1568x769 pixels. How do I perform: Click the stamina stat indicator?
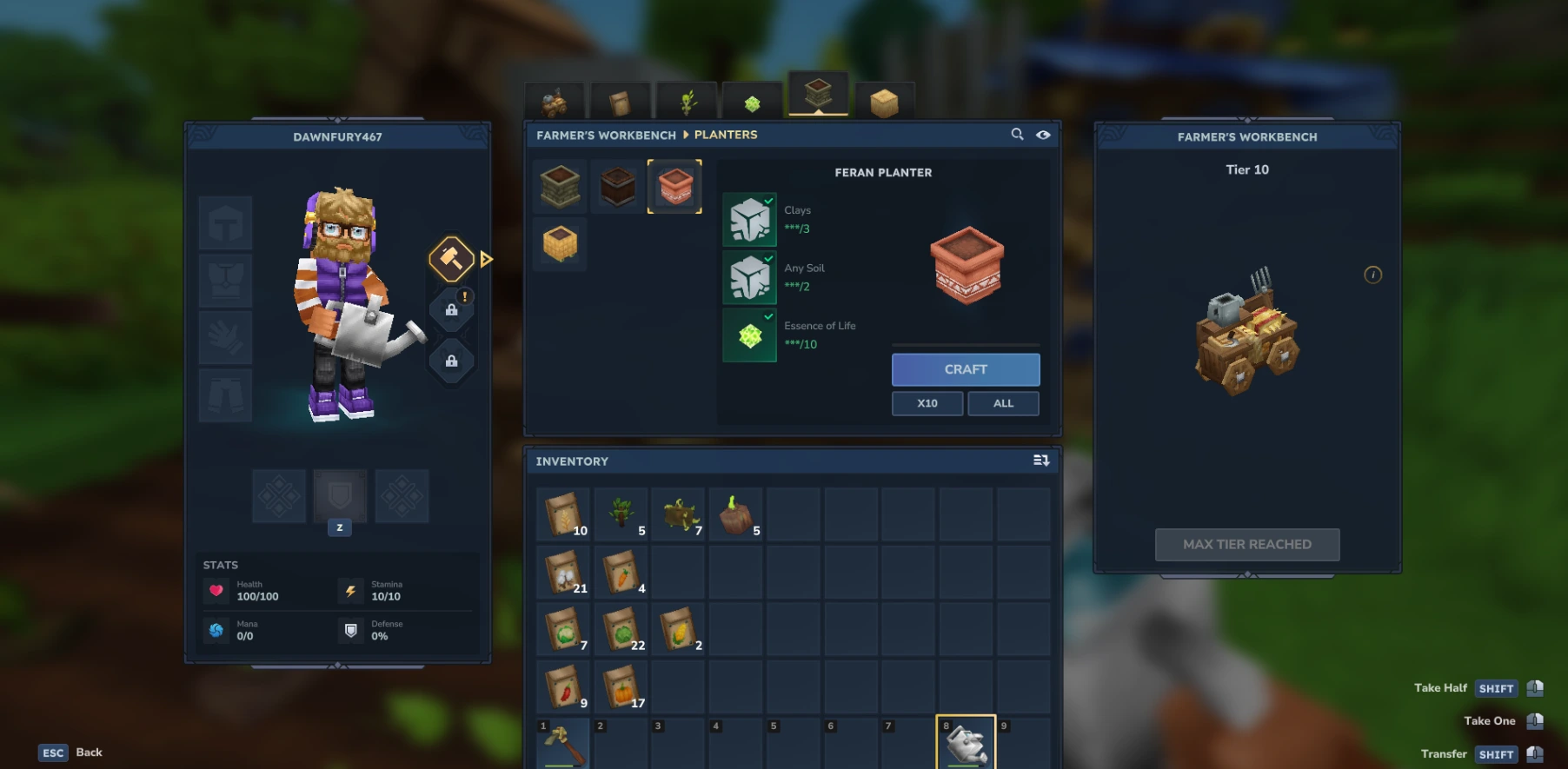tap(351, 590)
